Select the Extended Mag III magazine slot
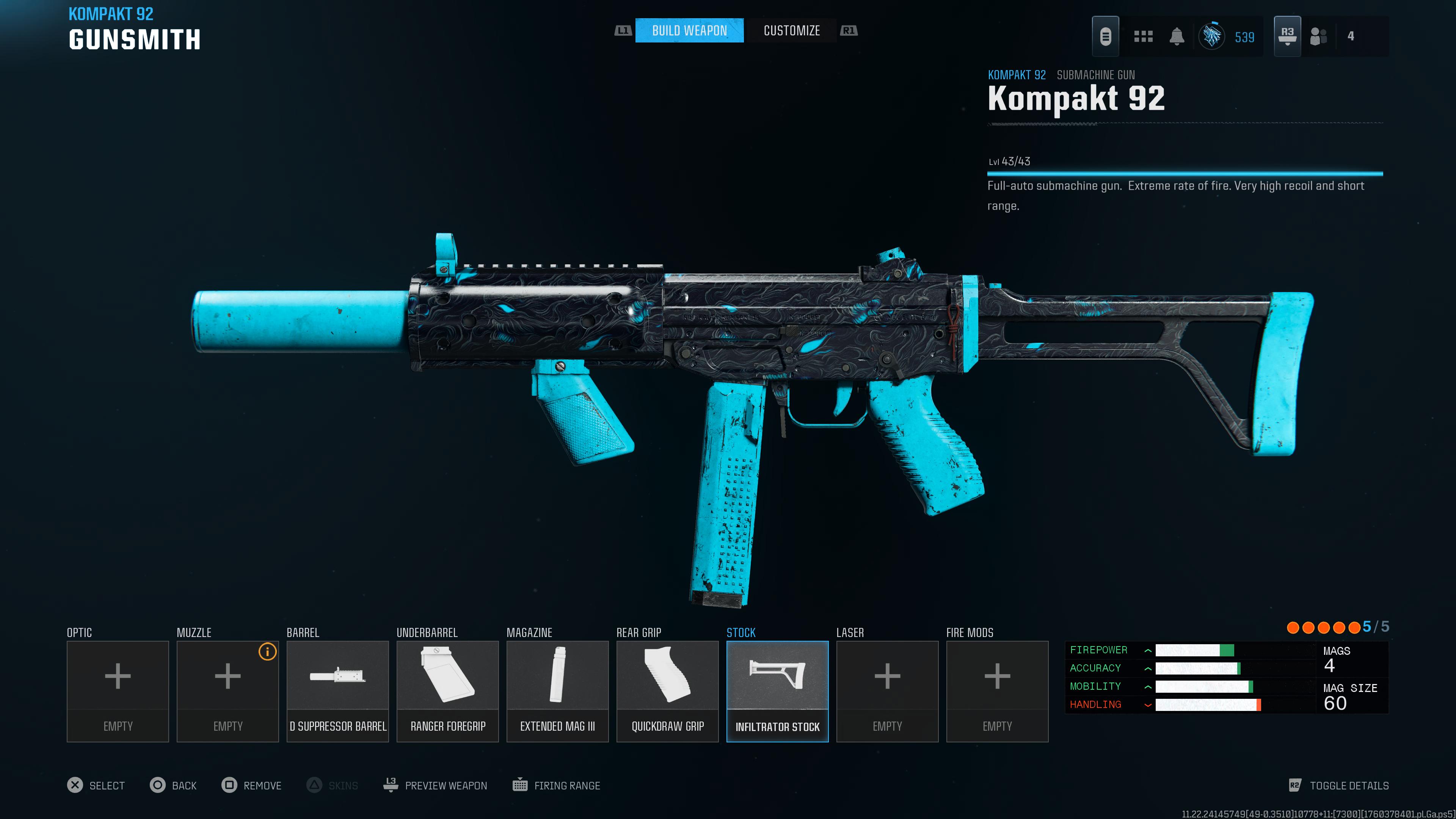 click(x=557, y=691)
